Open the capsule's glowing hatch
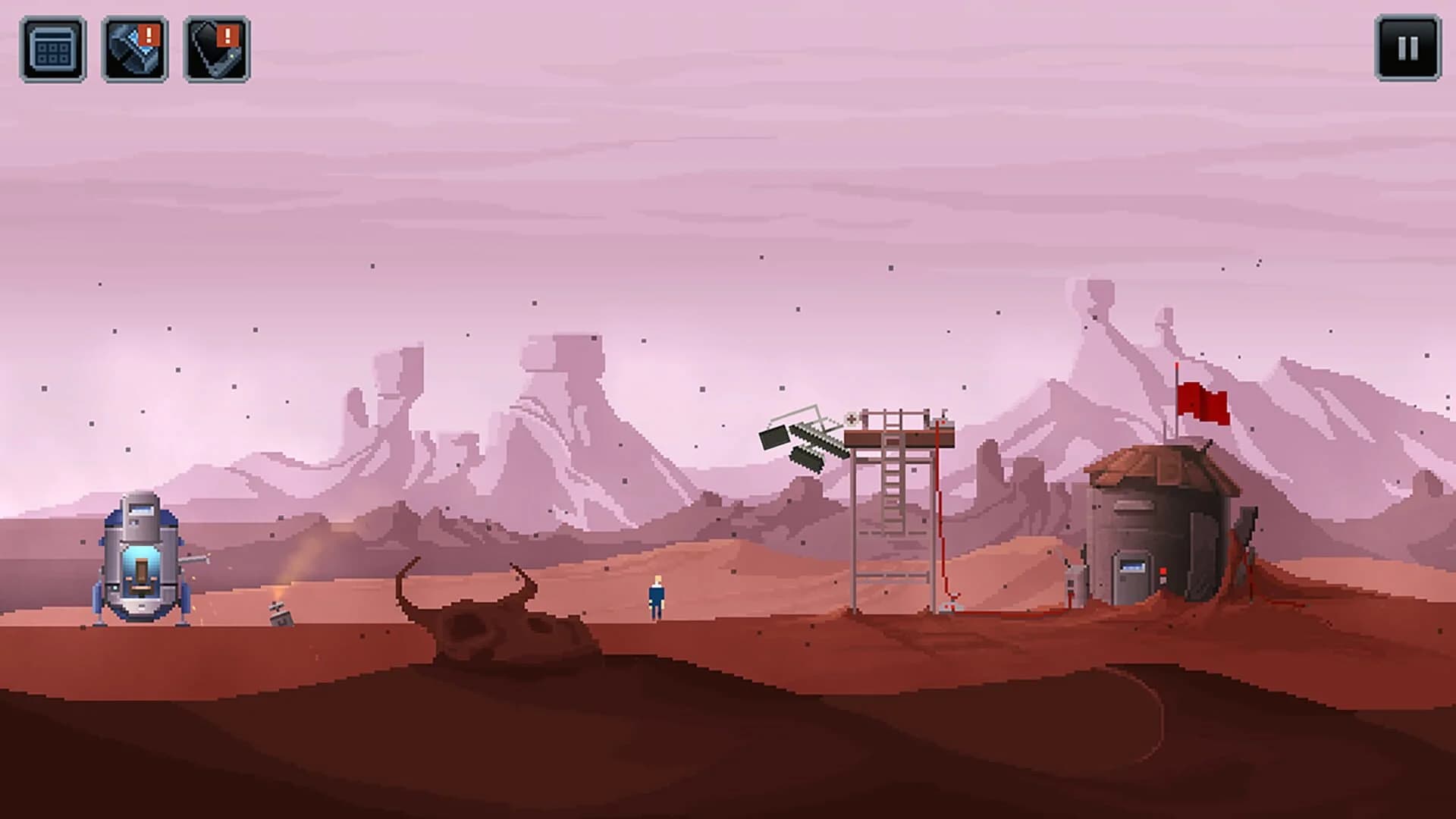Screen dimensions: 1456x819 coord(140,570)
